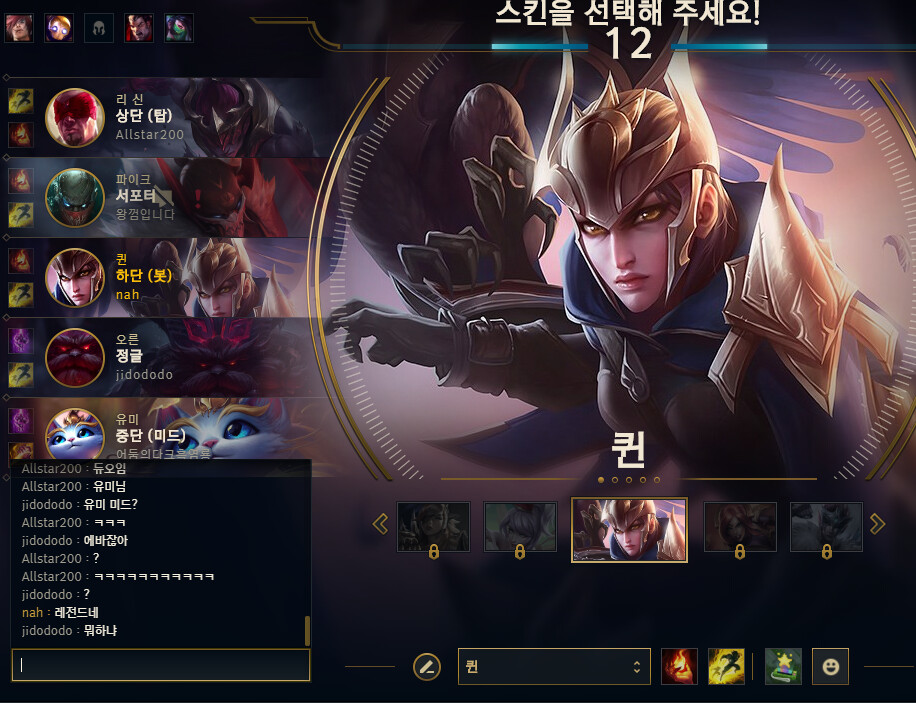This screenshot has width=916, height=703.
Task: Click the chat log scrollbar
Action: tap(307, 631)
